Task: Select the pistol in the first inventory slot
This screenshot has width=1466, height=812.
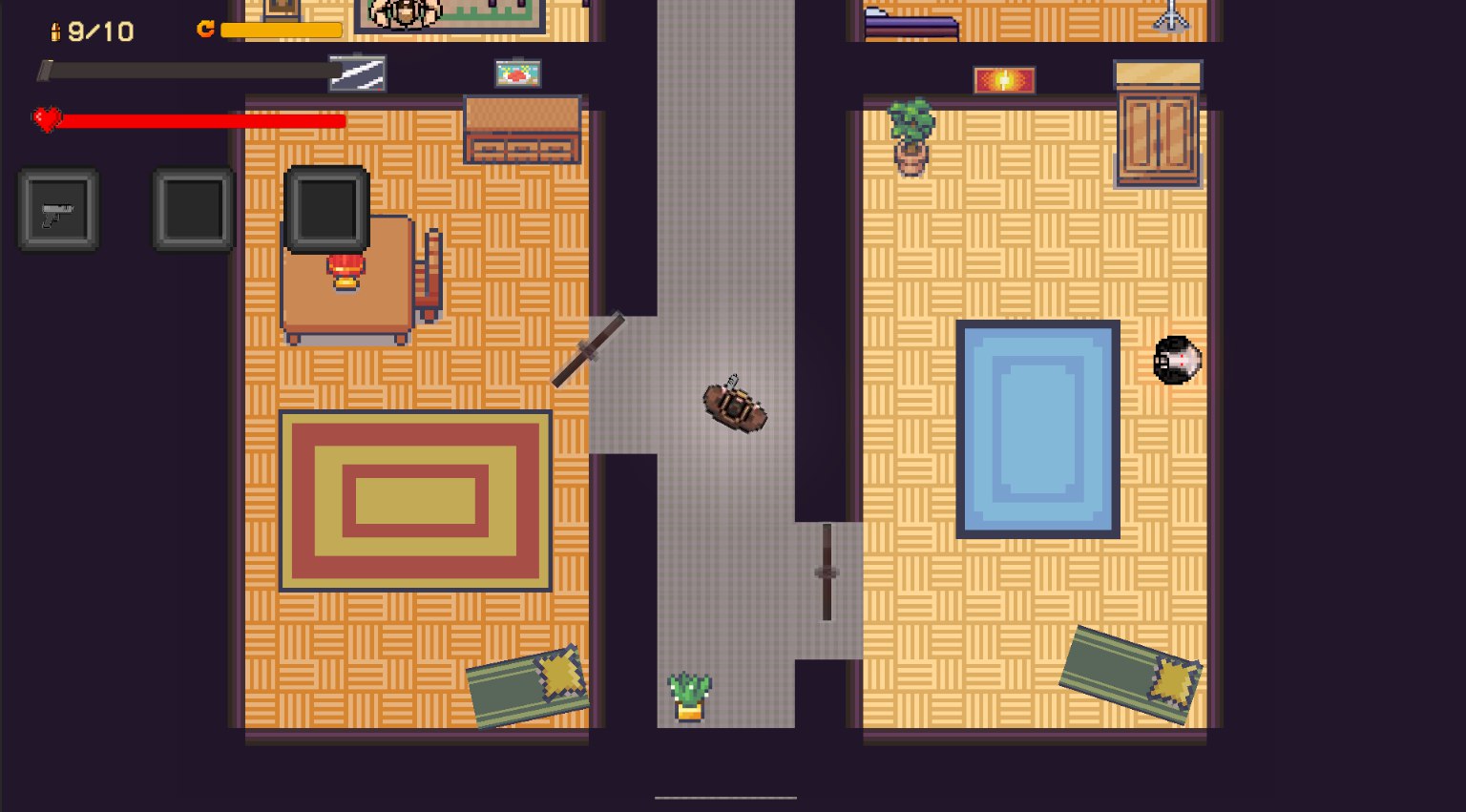Action: pyautogui.click(x=57, y=208)
